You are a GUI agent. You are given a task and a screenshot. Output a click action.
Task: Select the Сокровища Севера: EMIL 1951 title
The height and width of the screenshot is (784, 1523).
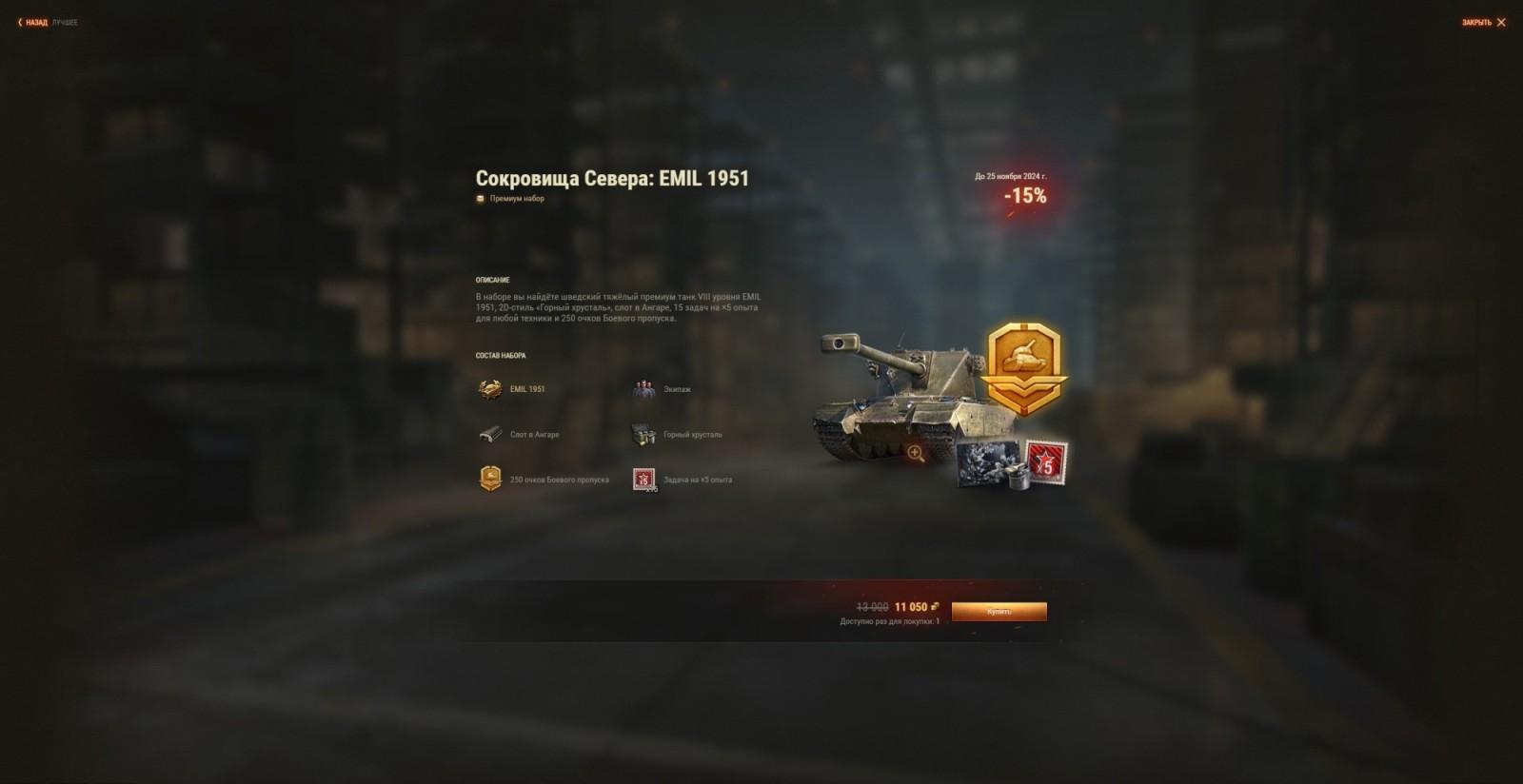click(x=613, y=175)
